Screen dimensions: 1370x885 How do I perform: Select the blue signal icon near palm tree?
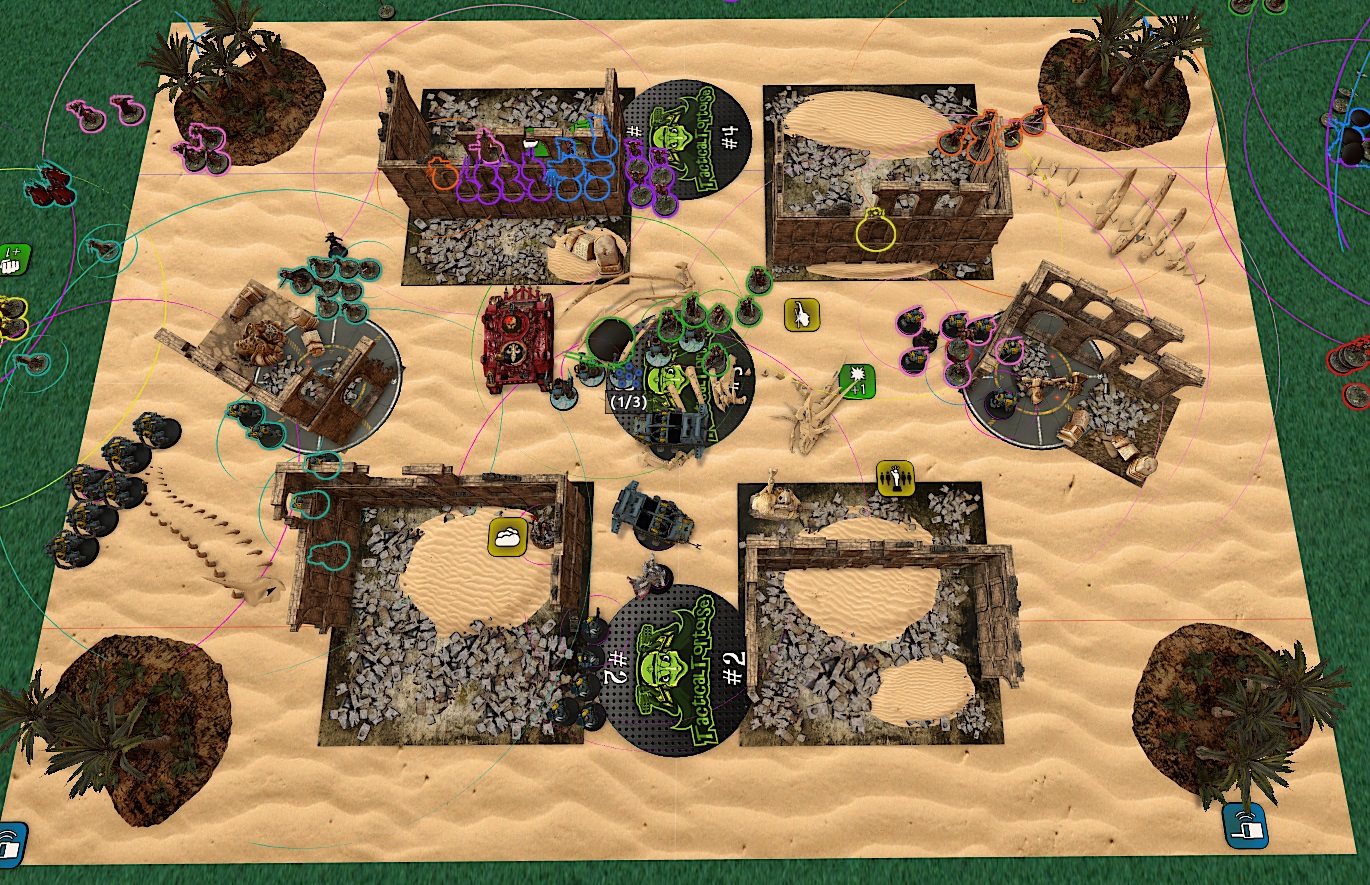tap(1242, 822)
